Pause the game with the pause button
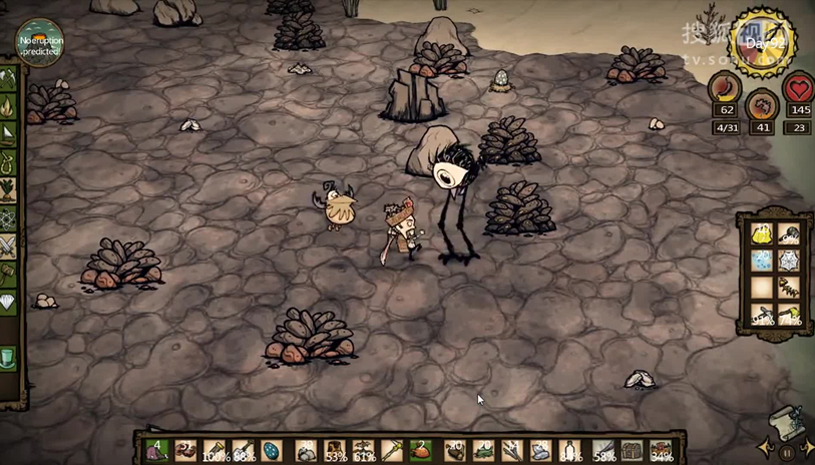 click(x=787, y=453)
